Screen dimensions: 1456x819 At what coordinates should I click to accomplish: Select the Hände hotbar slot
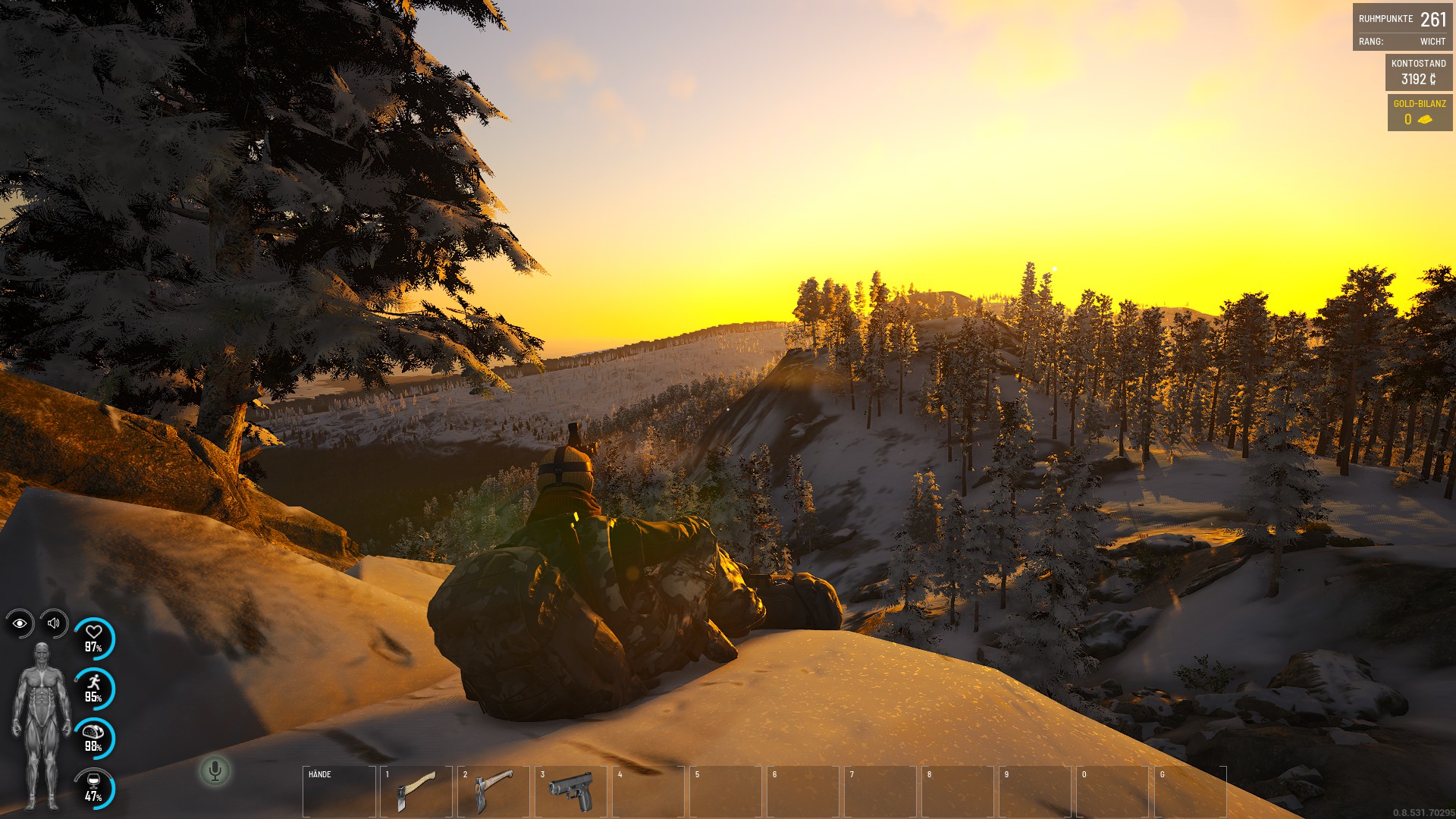339,791
